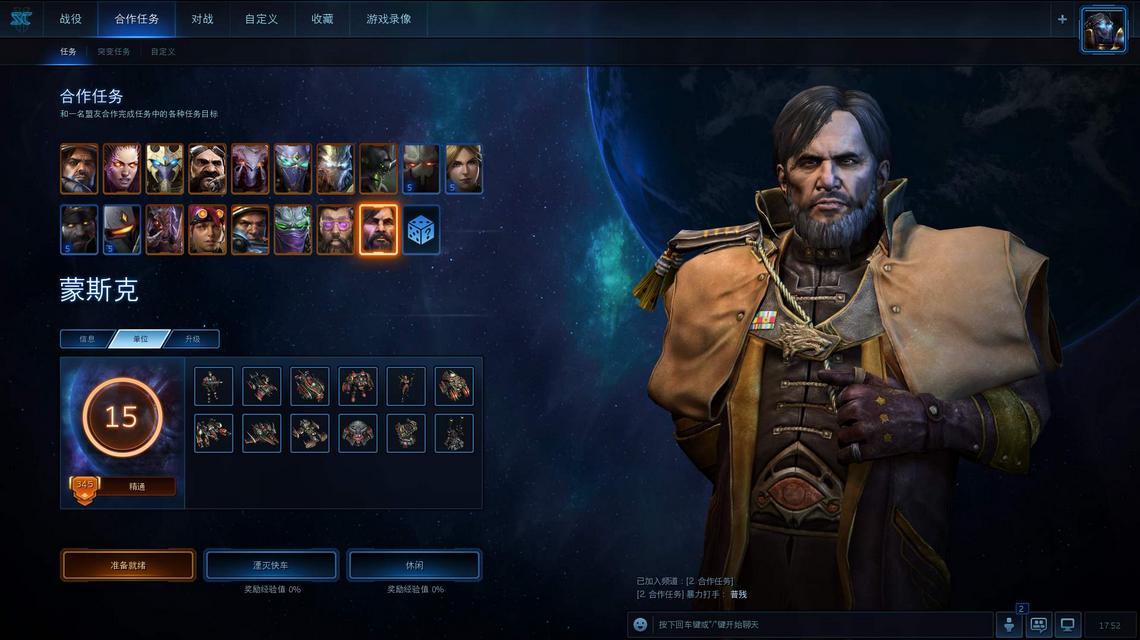Open the emoji smiley picker
1140x640 pixels.
click(640, 625)
